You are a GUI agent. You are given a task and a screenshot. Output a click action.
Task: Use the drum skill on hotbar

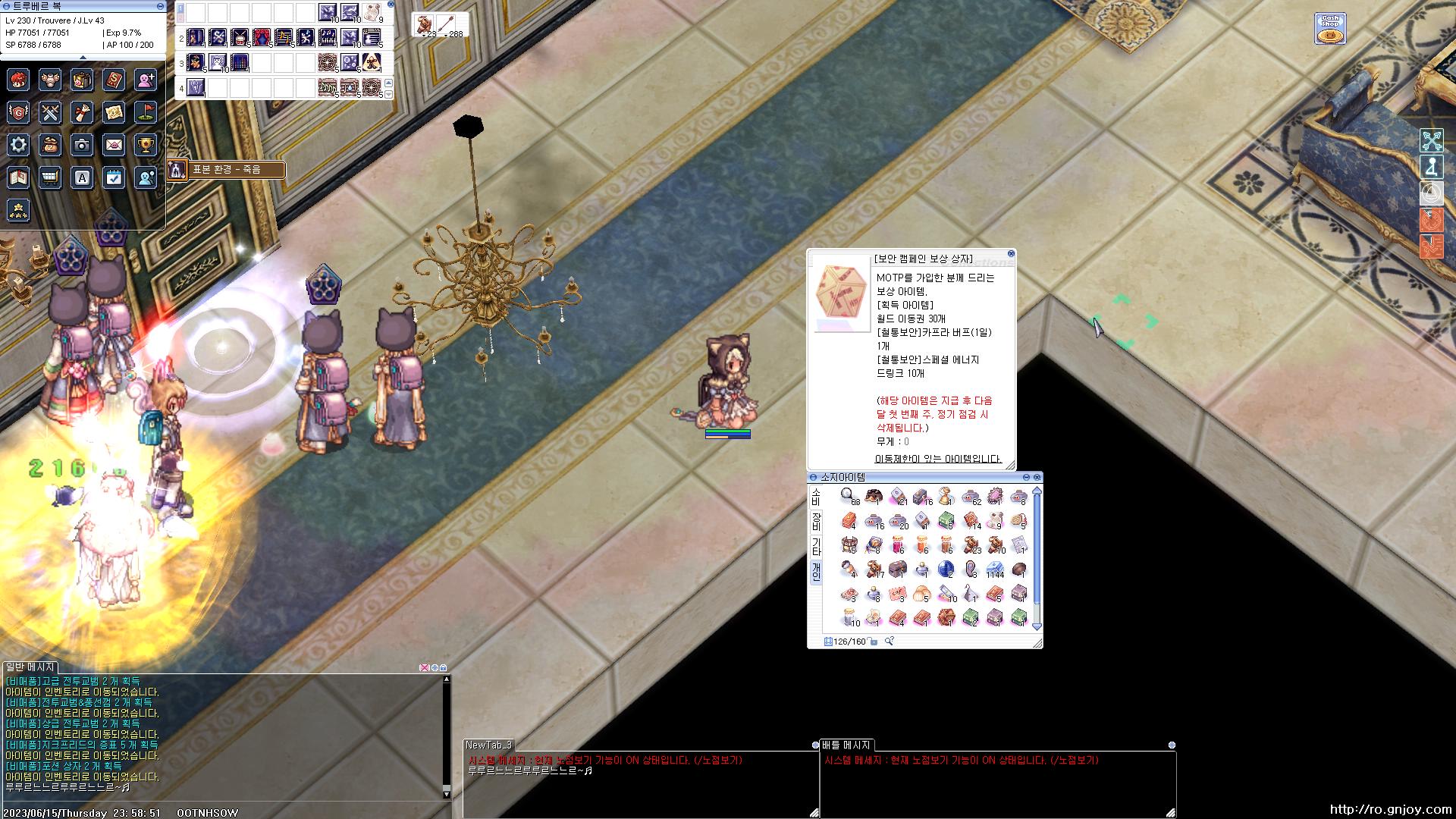click(x=240, y=36)
